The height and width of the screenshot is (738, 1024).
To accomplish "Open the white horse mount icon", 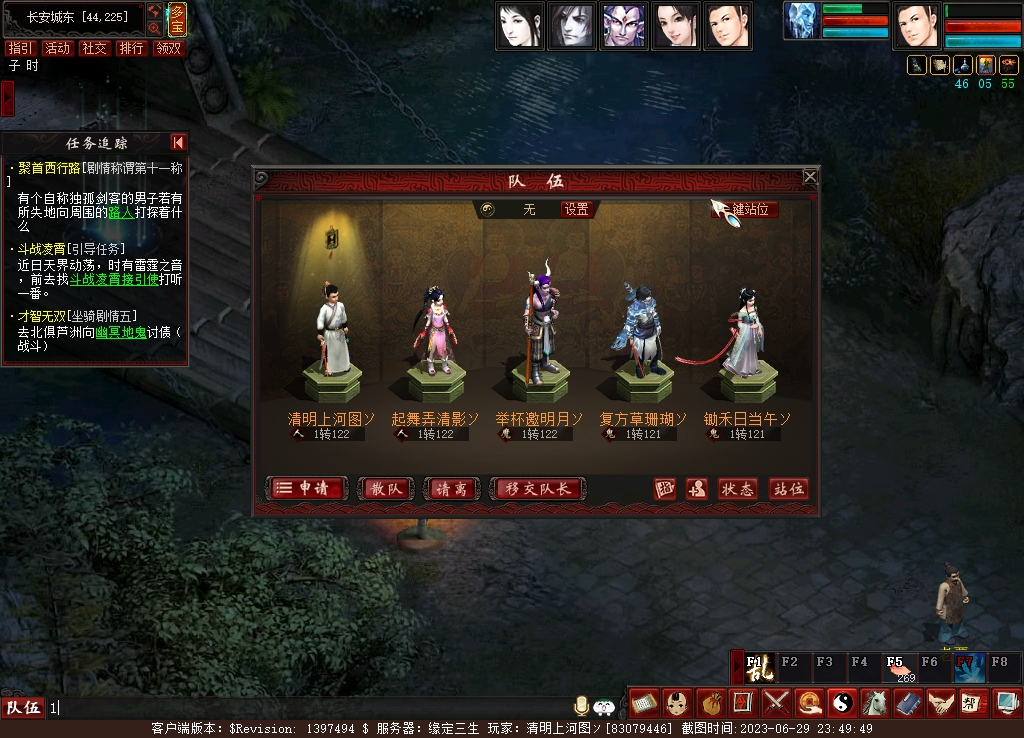I will 874,702.
